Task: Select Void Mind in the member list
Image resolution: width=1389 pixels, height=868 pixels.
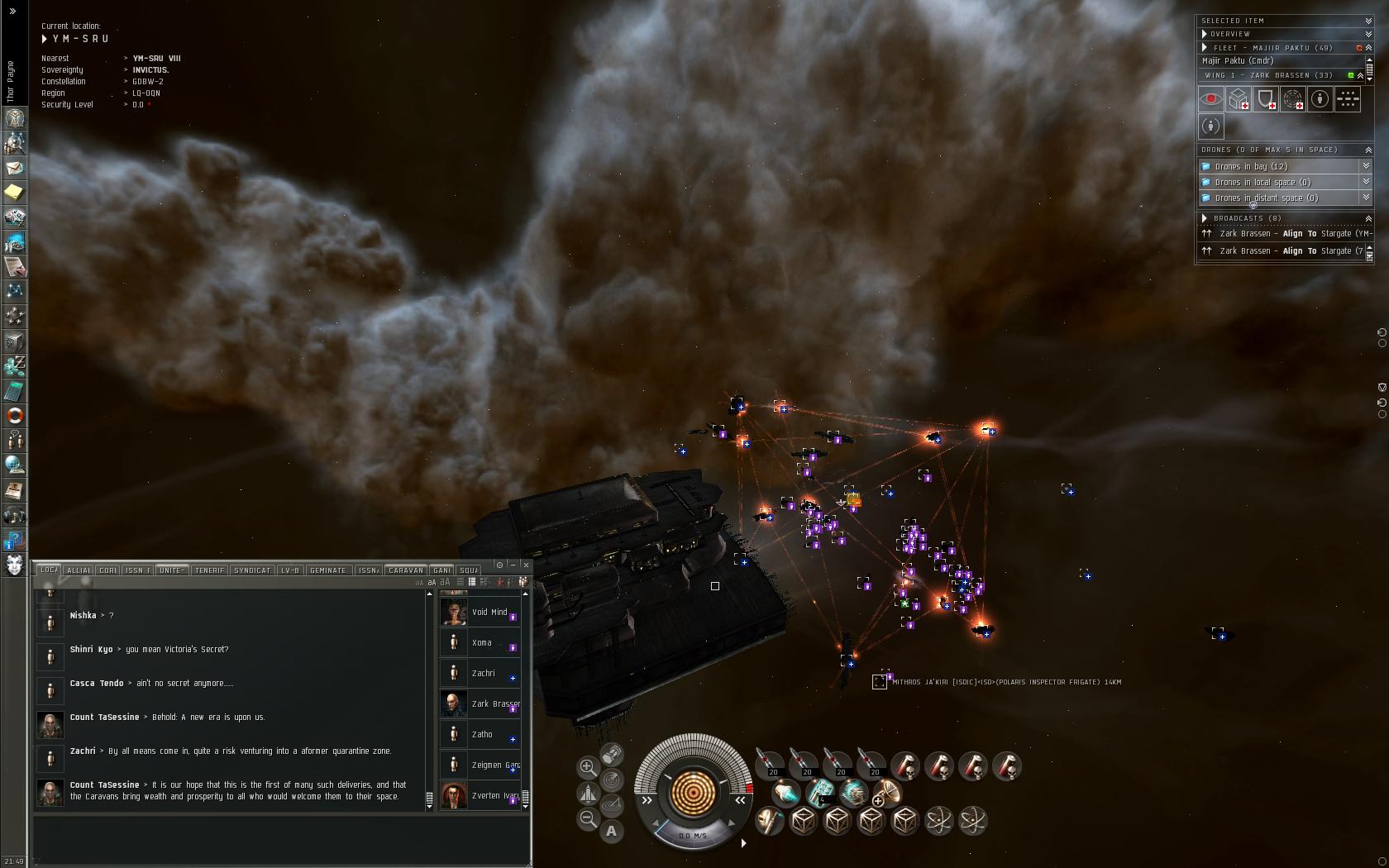Action: [x=489, y=613]
